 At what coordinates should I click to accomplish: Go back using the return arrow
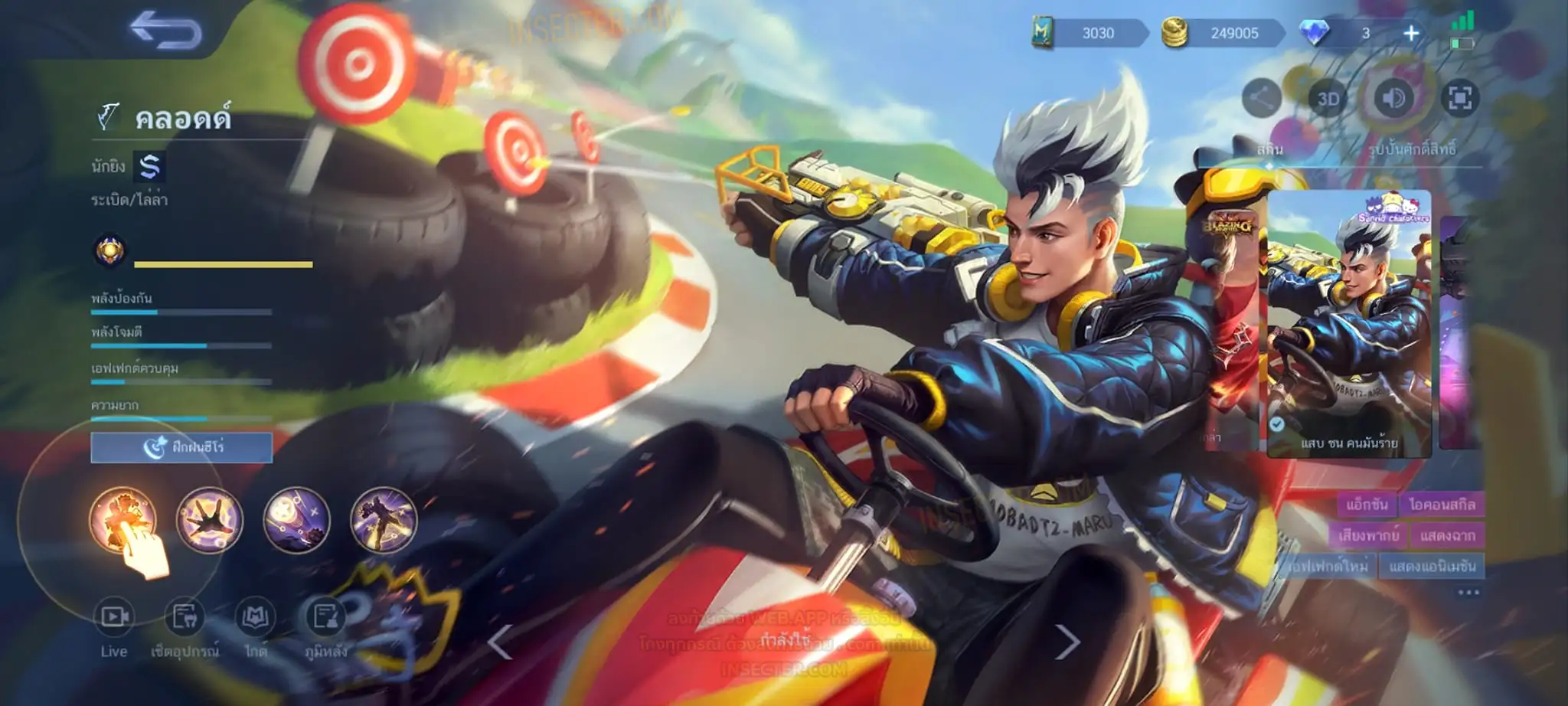(x=165, y=31)
